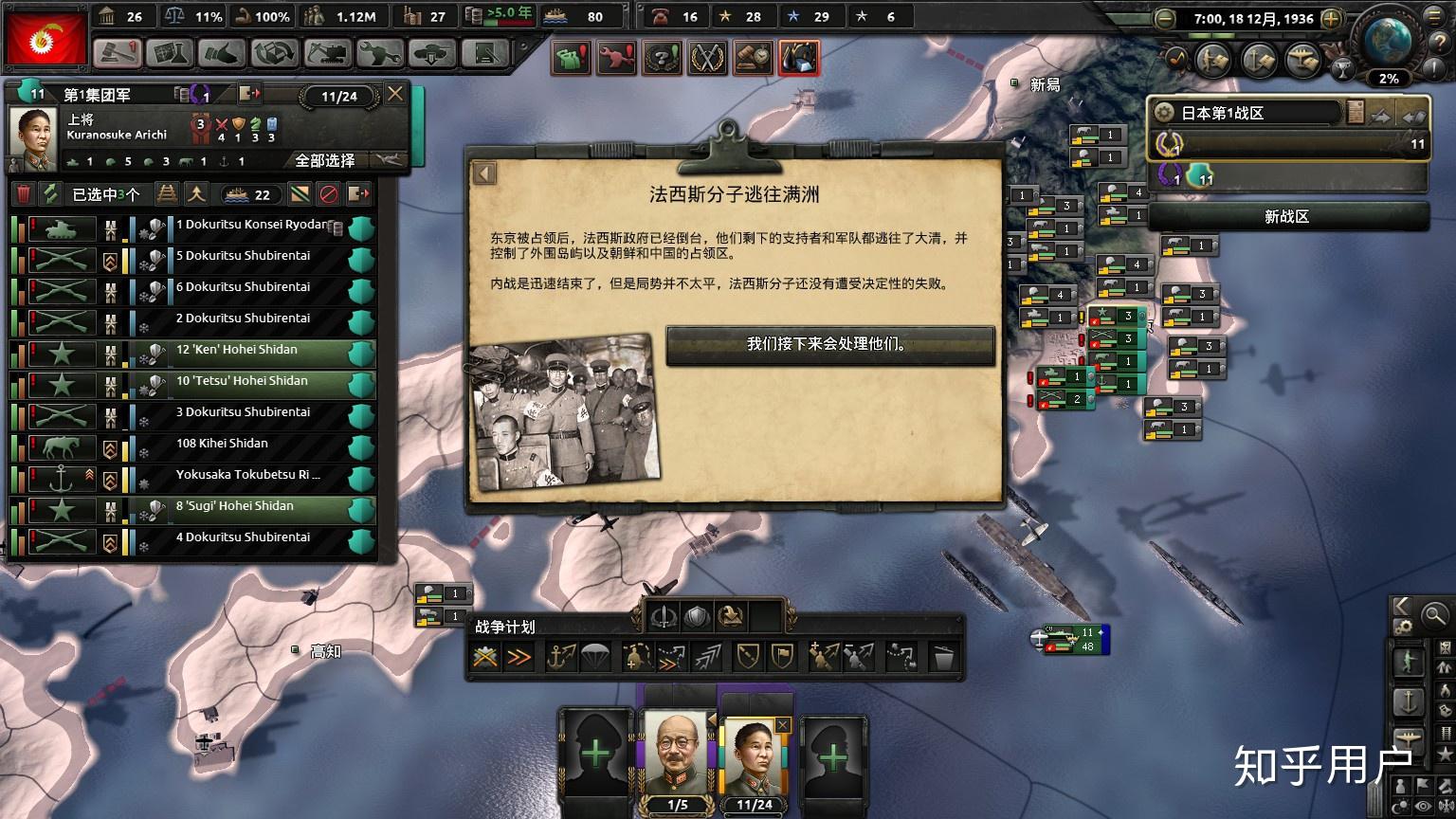
Task: Increase game speed with the plus arrow
Action: [1333, 18]
